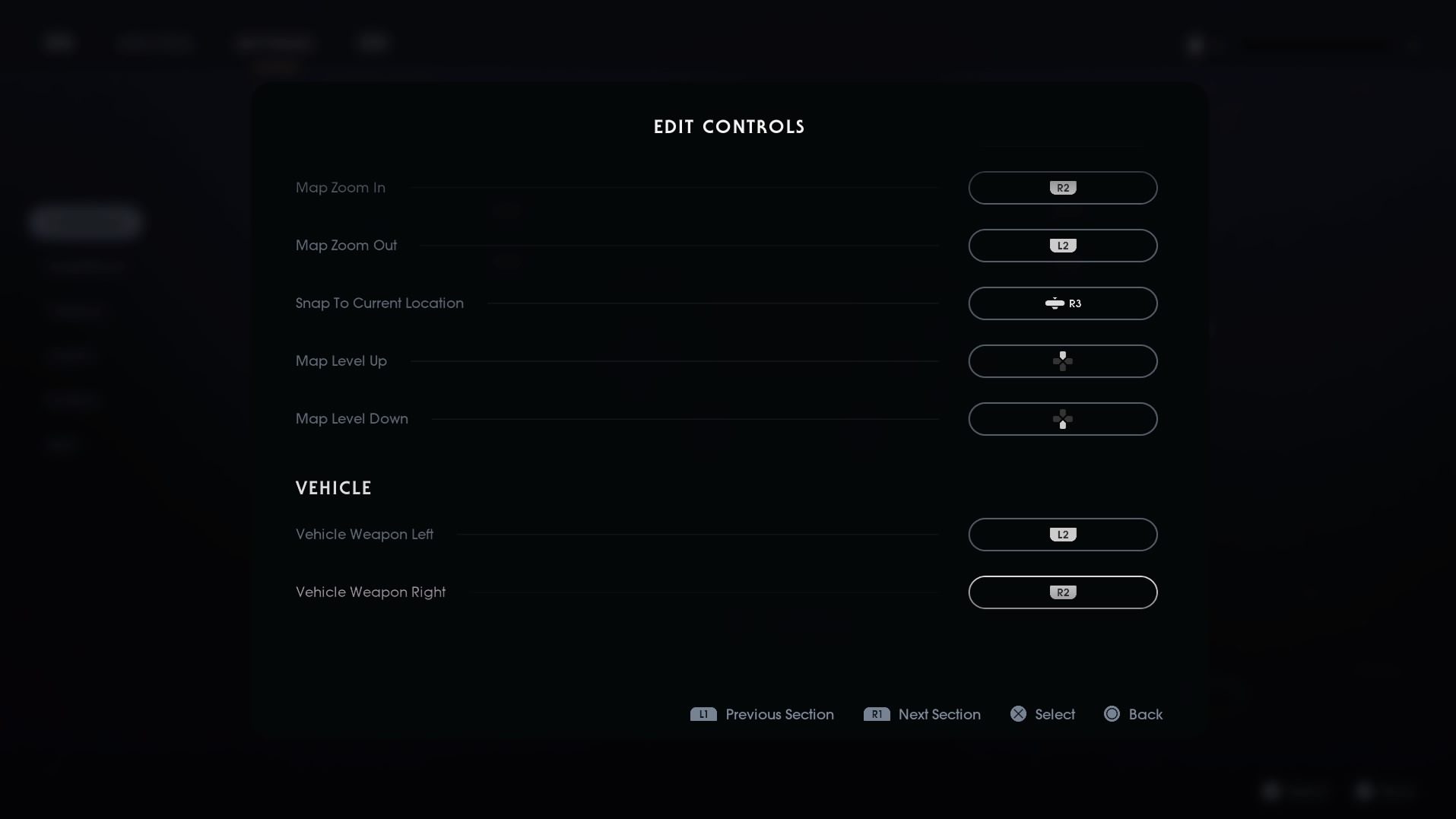Click the small icon left of the top-right bar
The height and width of the screenshot is (819, 1456).
tap(1195, 46)
